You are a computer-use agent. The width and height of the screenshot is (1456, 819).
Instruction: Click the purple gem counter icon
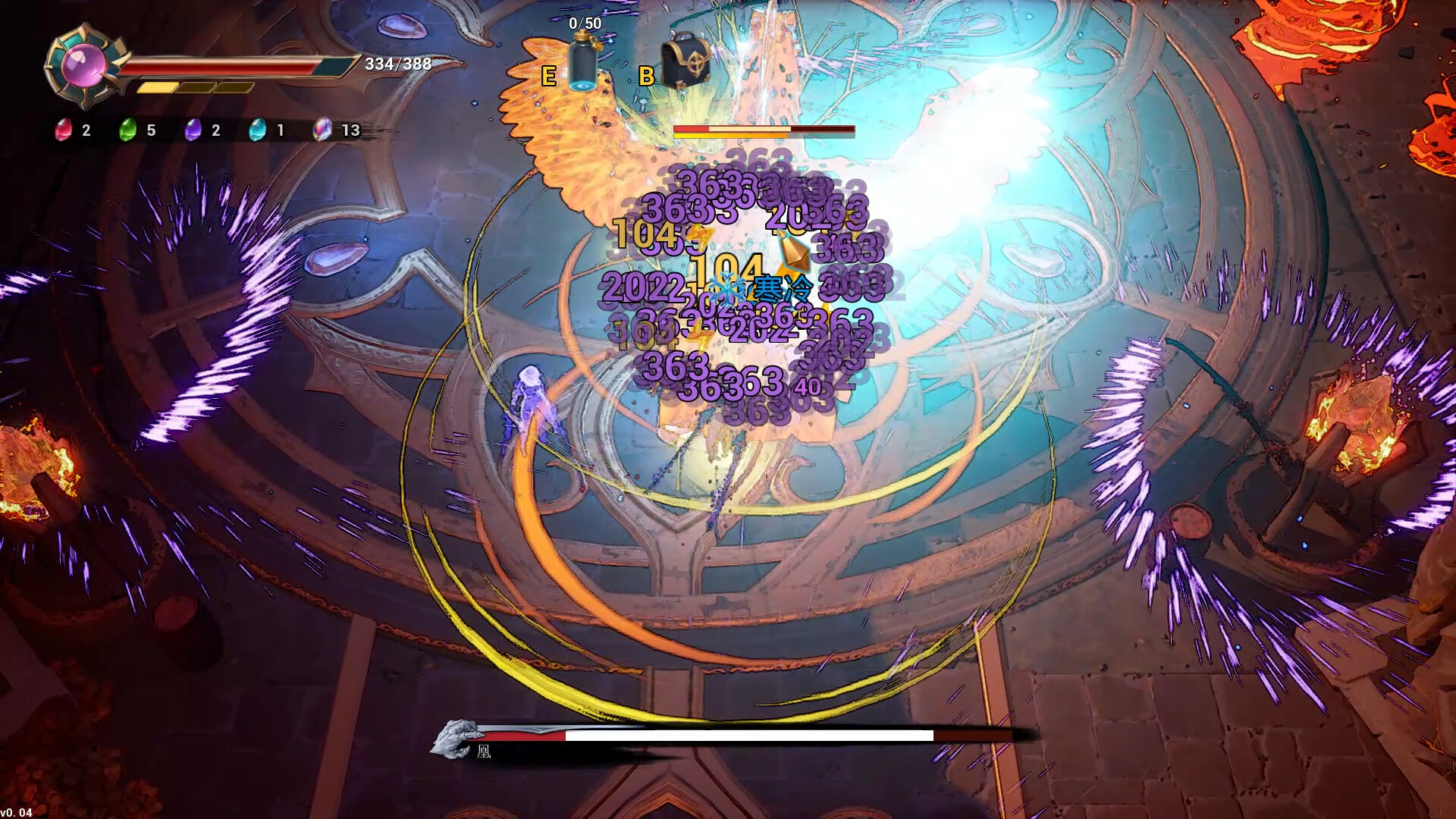194,130
